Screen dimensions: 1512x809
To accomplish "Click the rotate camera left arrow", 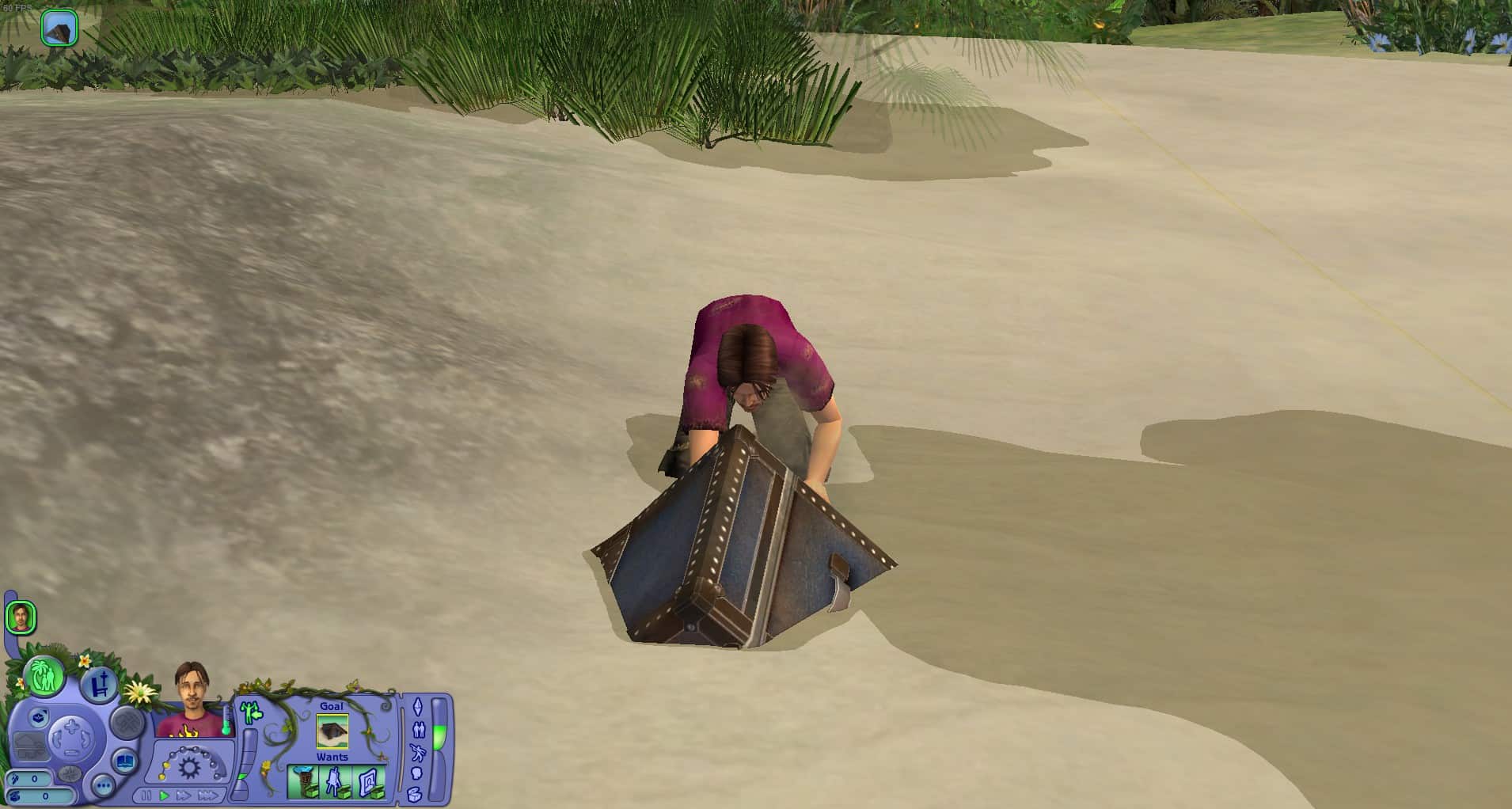I will tap(59, 737).
